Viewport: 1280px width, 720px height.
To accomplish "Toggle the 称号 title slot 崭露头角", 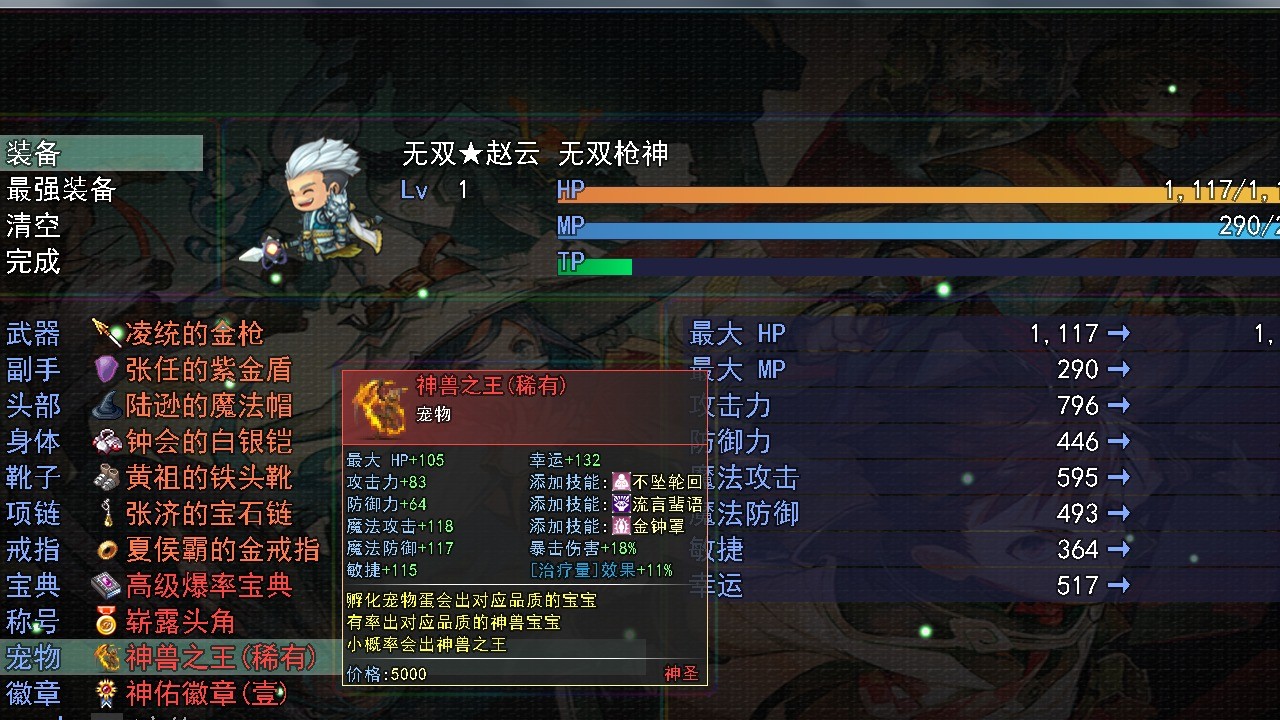I will (34, 621).
